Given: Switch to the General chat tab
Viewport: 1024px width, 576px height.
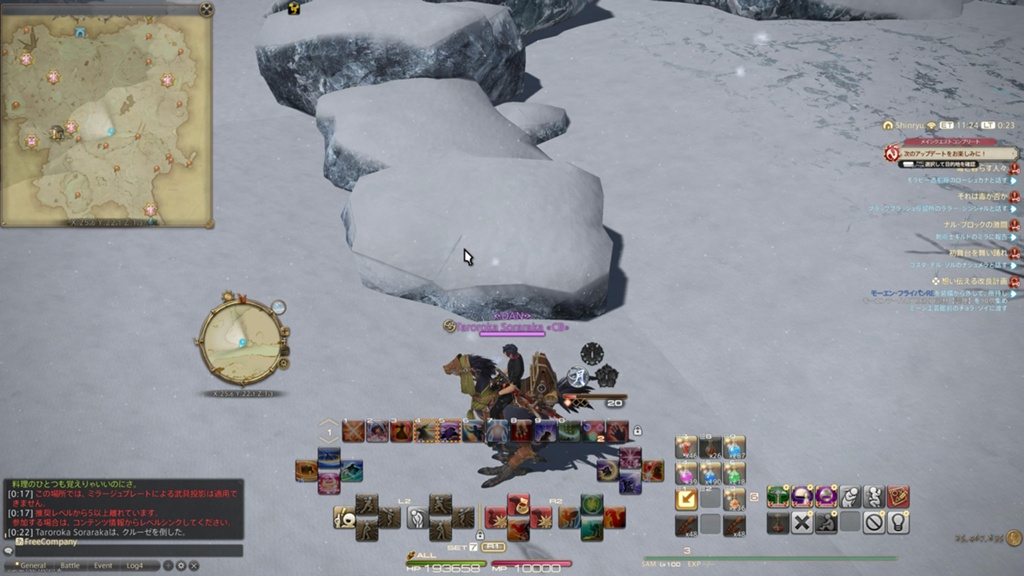Looking at the screenshot, I should (30, 565).
